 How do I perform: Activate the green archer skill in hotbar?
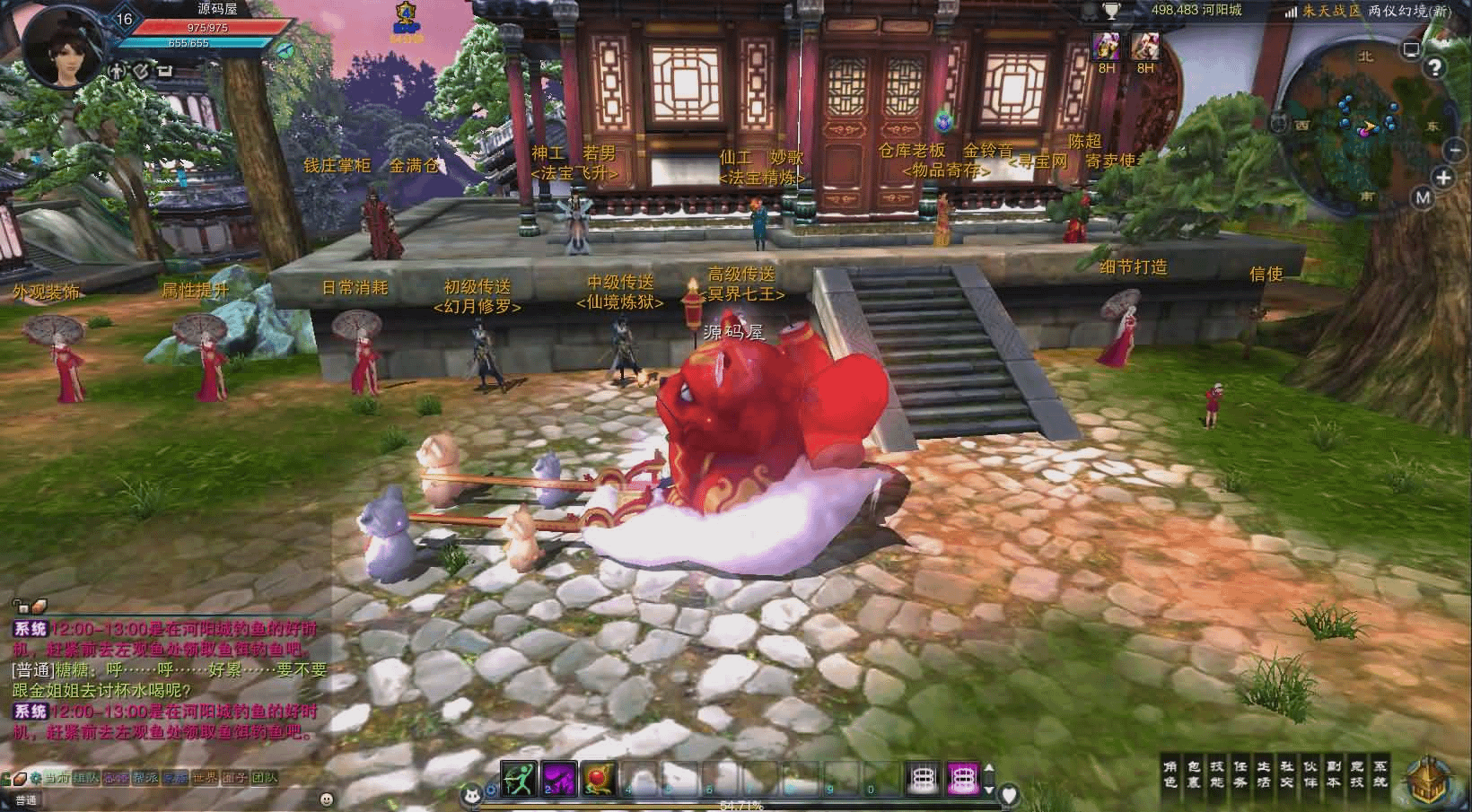click(x=518, y=779)
